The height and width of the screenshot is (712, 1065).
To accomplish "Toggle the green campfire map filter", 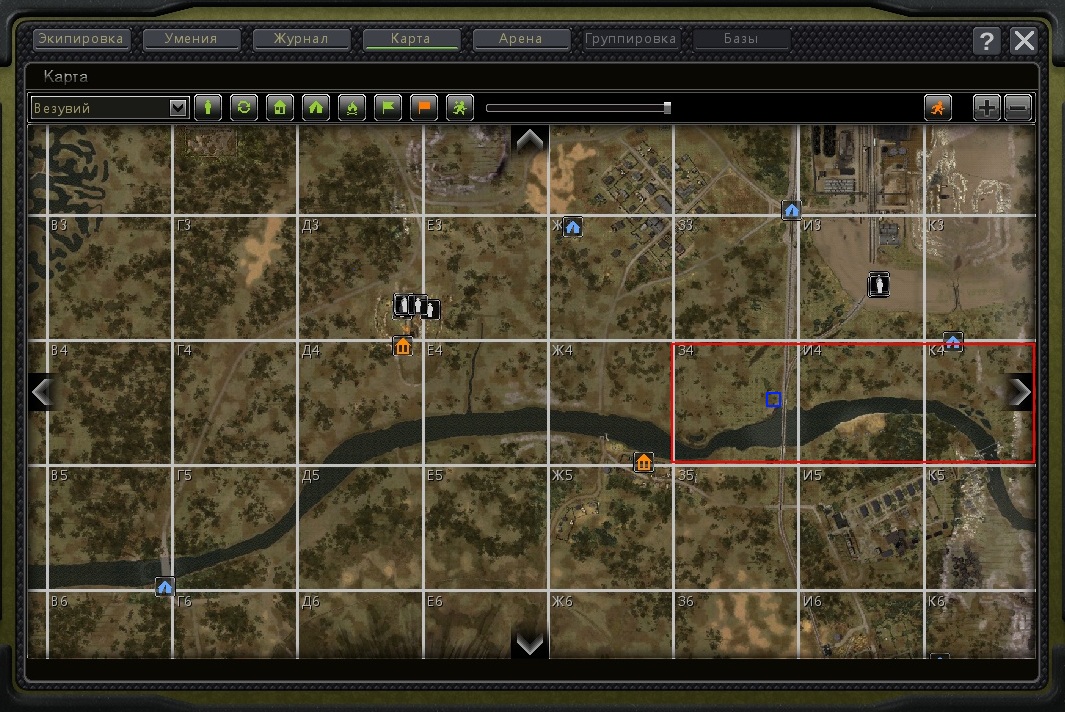I will pos(352,108).
